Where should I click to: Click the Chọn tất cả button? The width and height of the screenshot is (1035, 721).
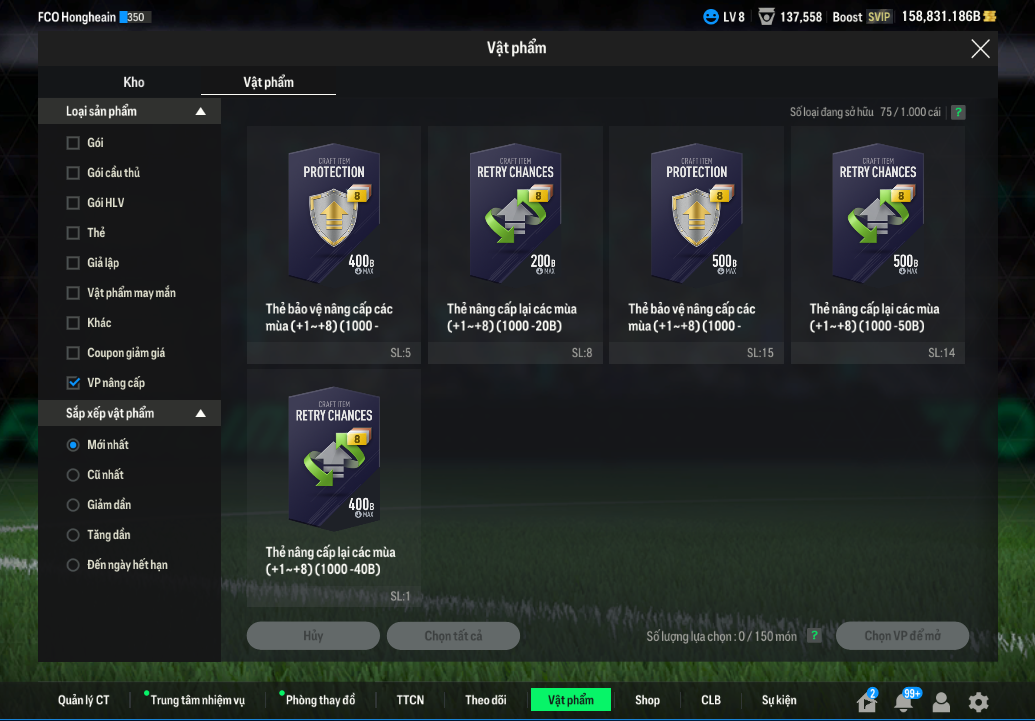[453, 636]
